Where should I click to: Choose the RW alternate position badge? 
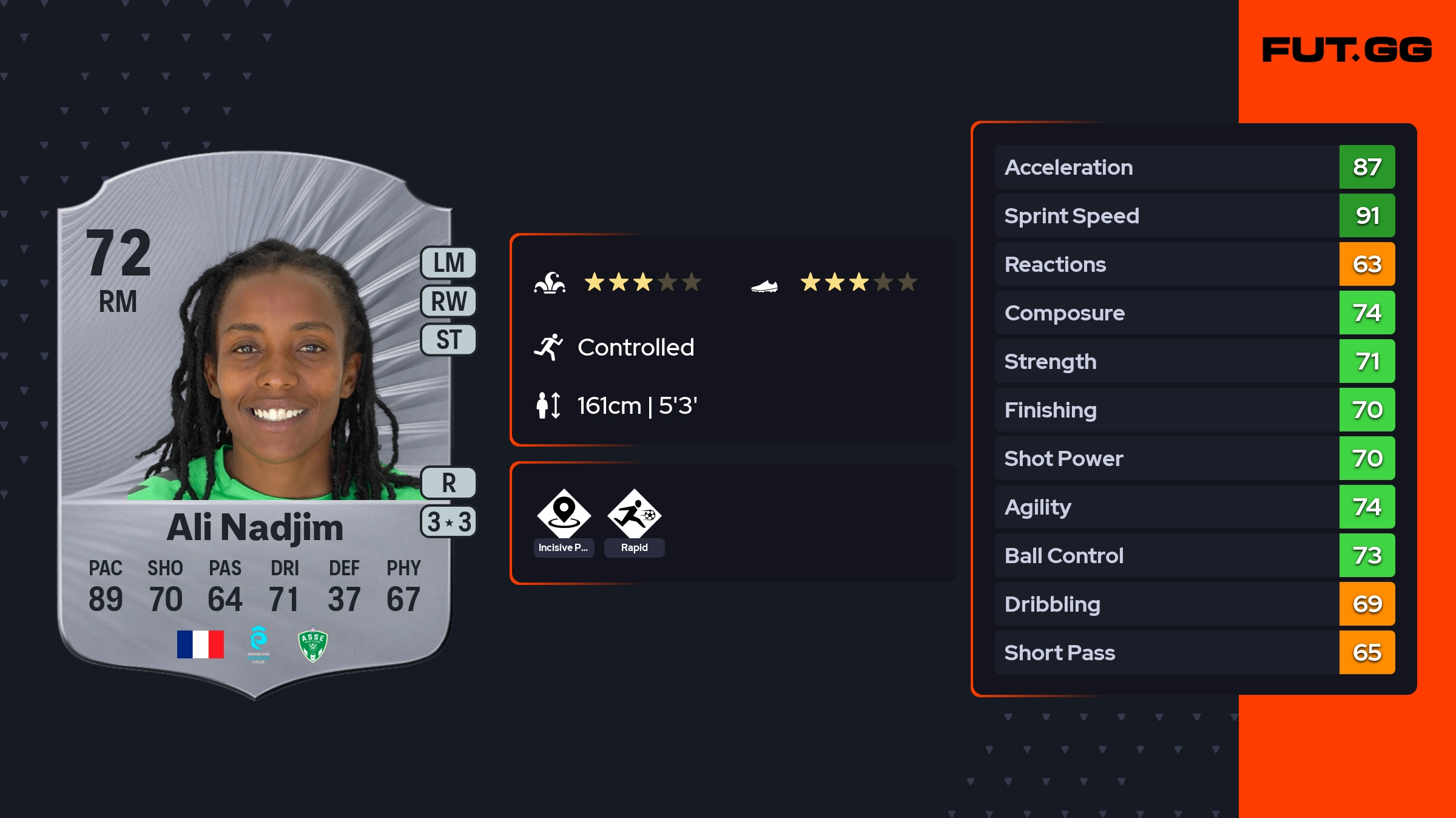[x=448, y=302]
